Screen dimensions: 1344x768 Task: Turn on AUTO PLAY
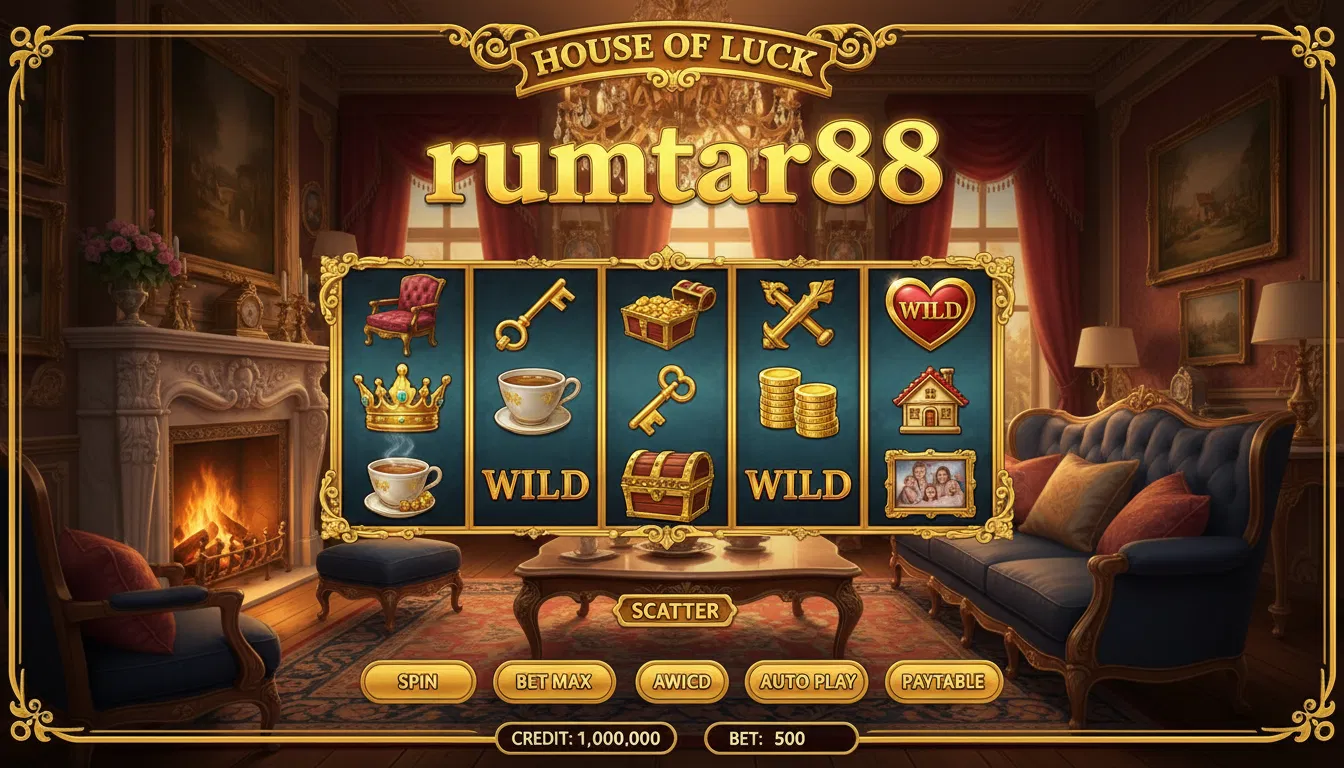pyautogui.click(x=807, y=682)
